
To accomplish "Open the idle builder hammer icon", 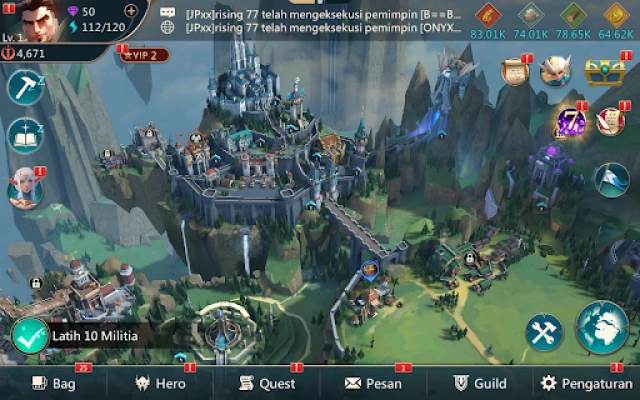I will pos(23,87).
